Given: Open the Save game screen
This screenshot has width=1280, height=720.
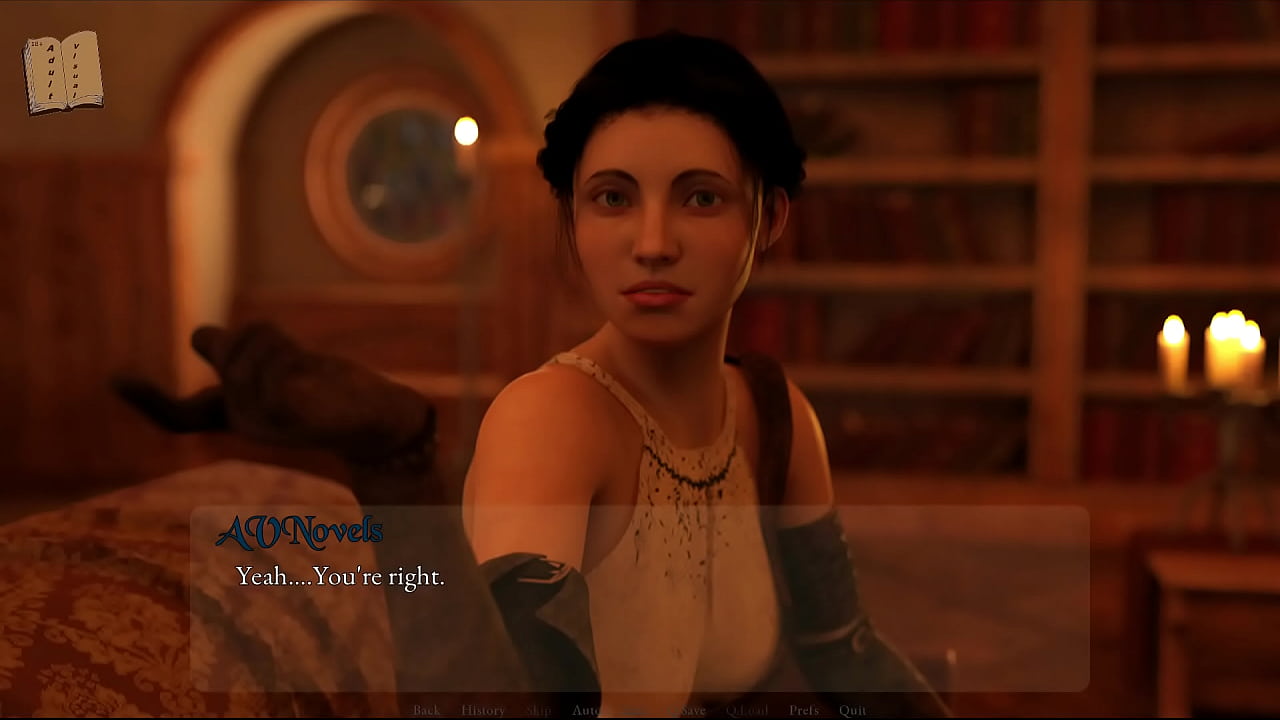Looking at the screenshot, I should [692, 710].
